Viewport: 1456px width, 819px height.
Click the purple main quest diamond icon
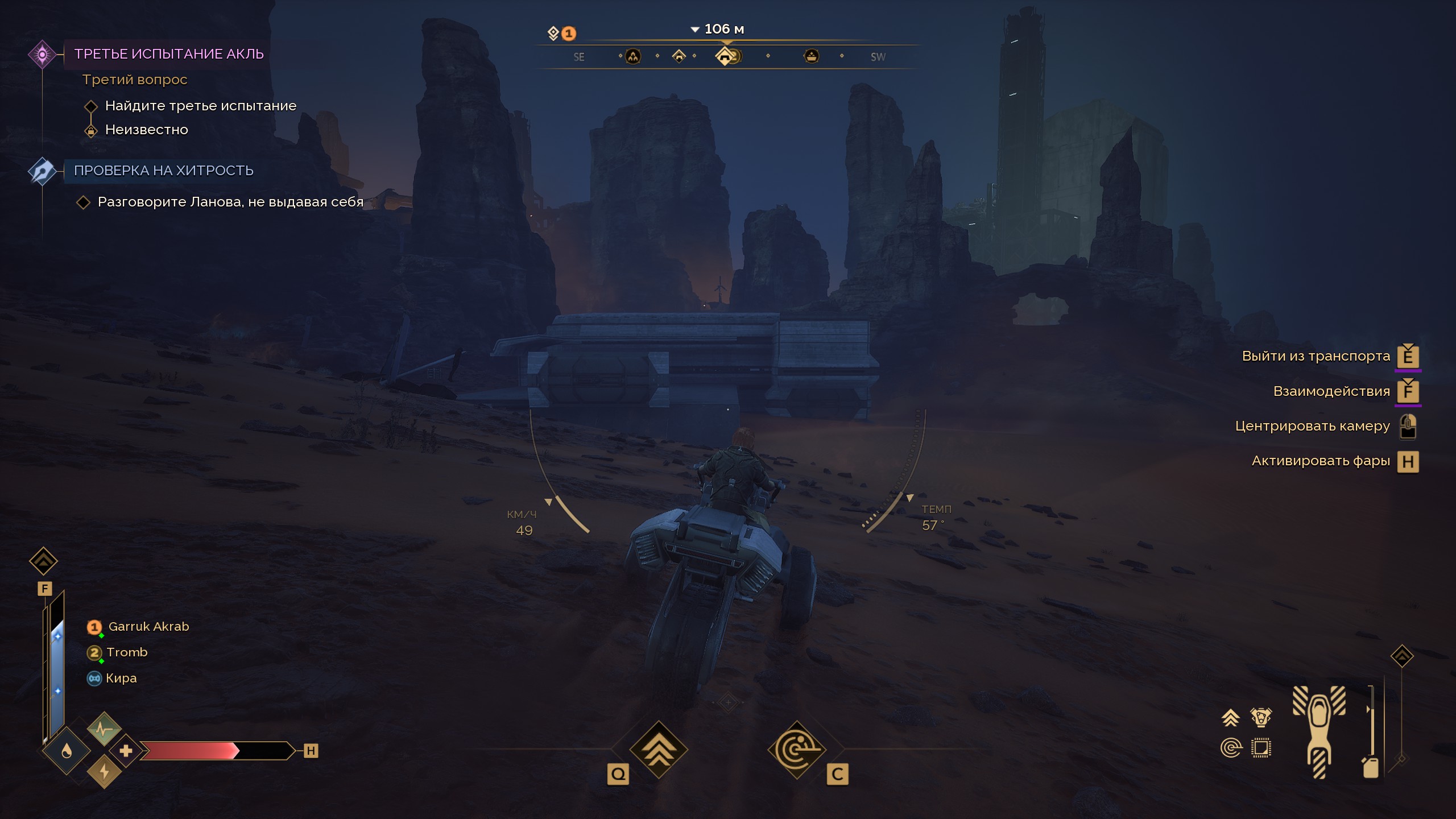[x=42, y=55]
